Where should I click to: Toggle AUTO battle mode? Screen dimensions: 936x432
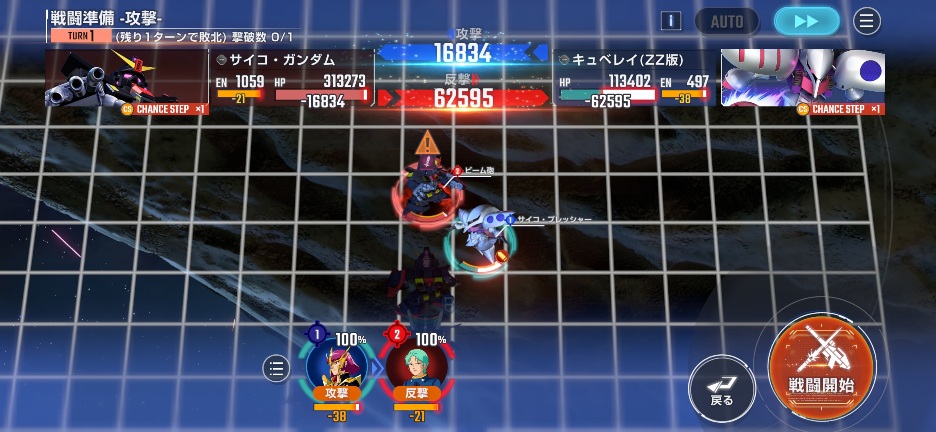pos(727,21)
